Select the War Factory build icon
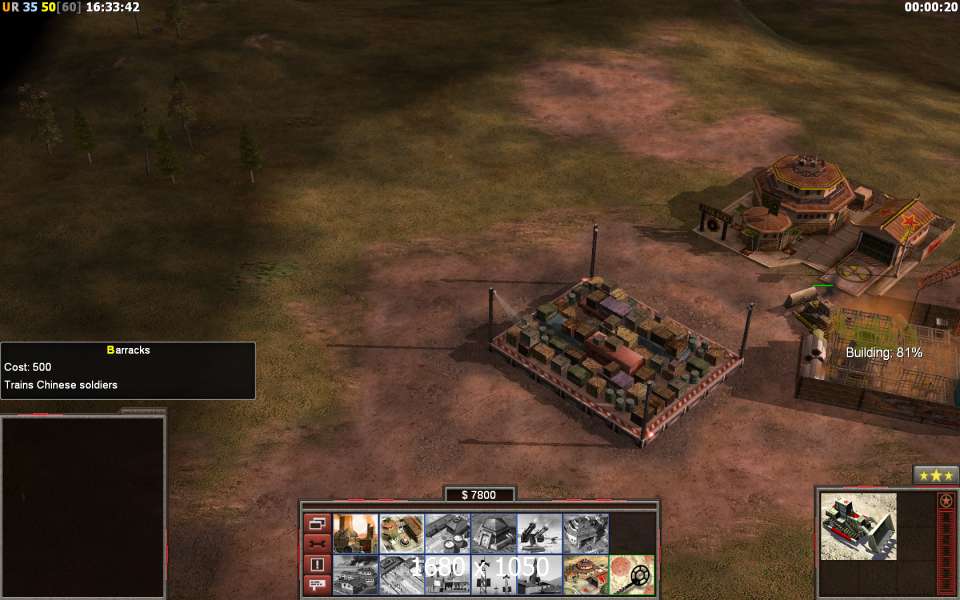Screen dimensions: 960x600 pos(585,533)
